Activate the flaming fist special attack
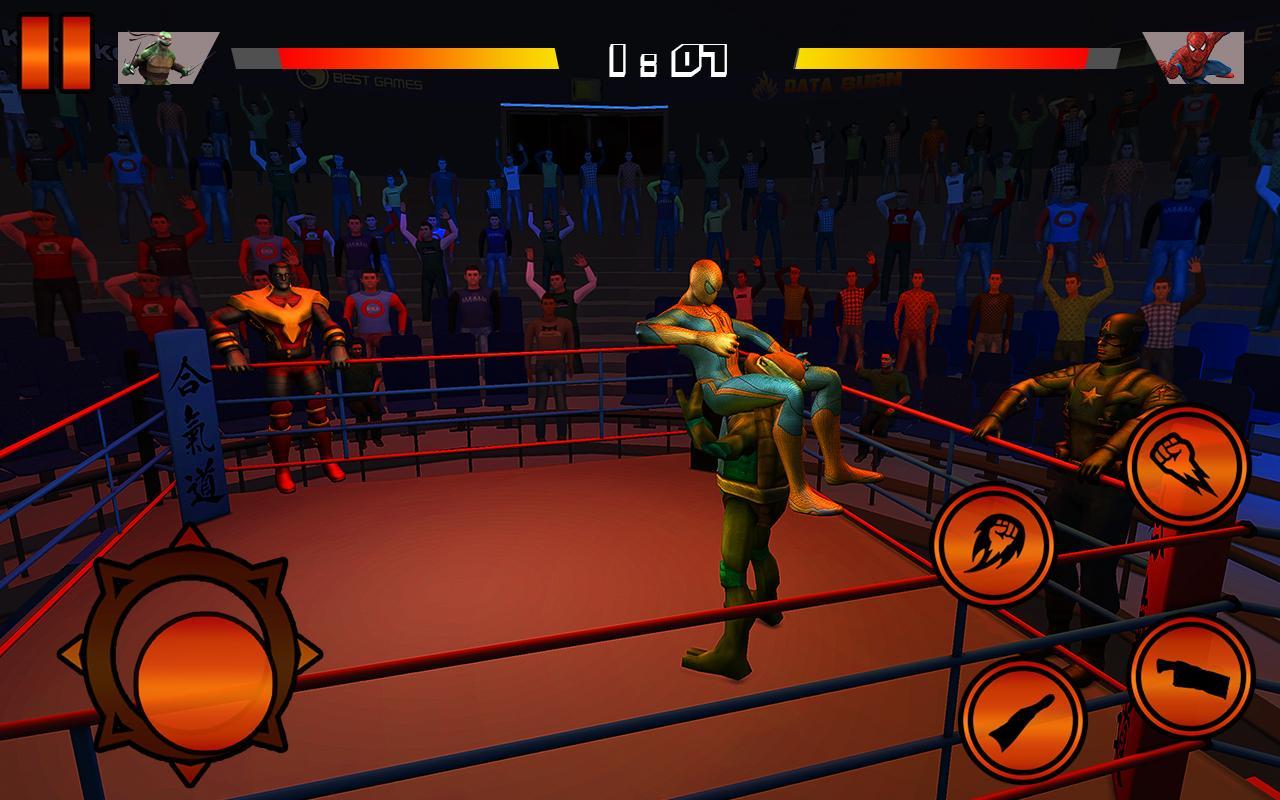 [x=993, y=545]
